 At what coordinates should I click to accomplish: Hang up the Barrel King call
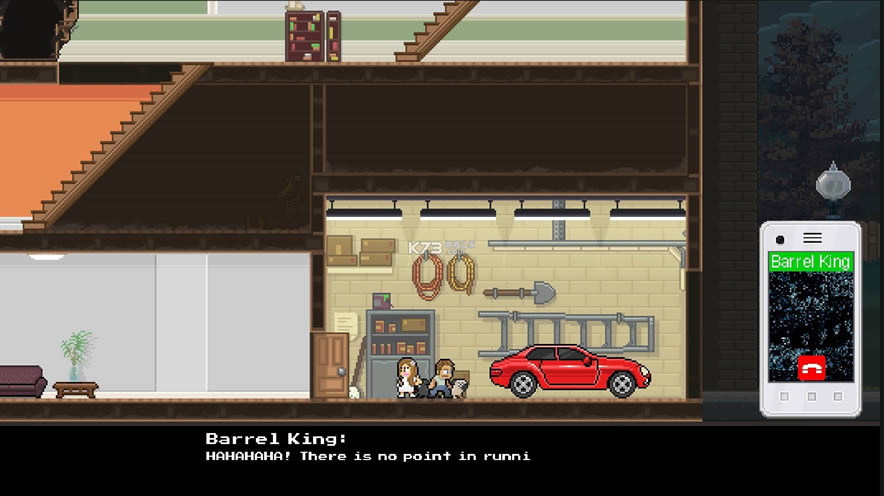[x=811, y=367]
